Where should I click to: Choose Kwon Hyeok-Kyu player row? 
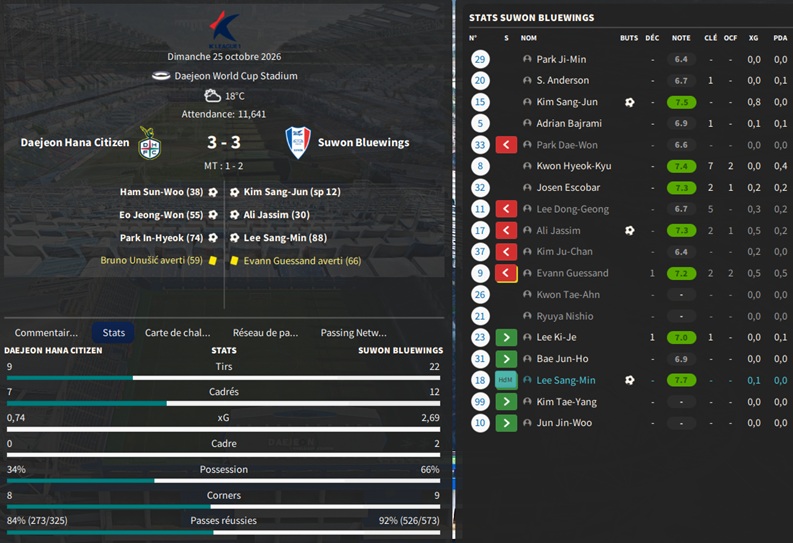[x=573, y=166]
